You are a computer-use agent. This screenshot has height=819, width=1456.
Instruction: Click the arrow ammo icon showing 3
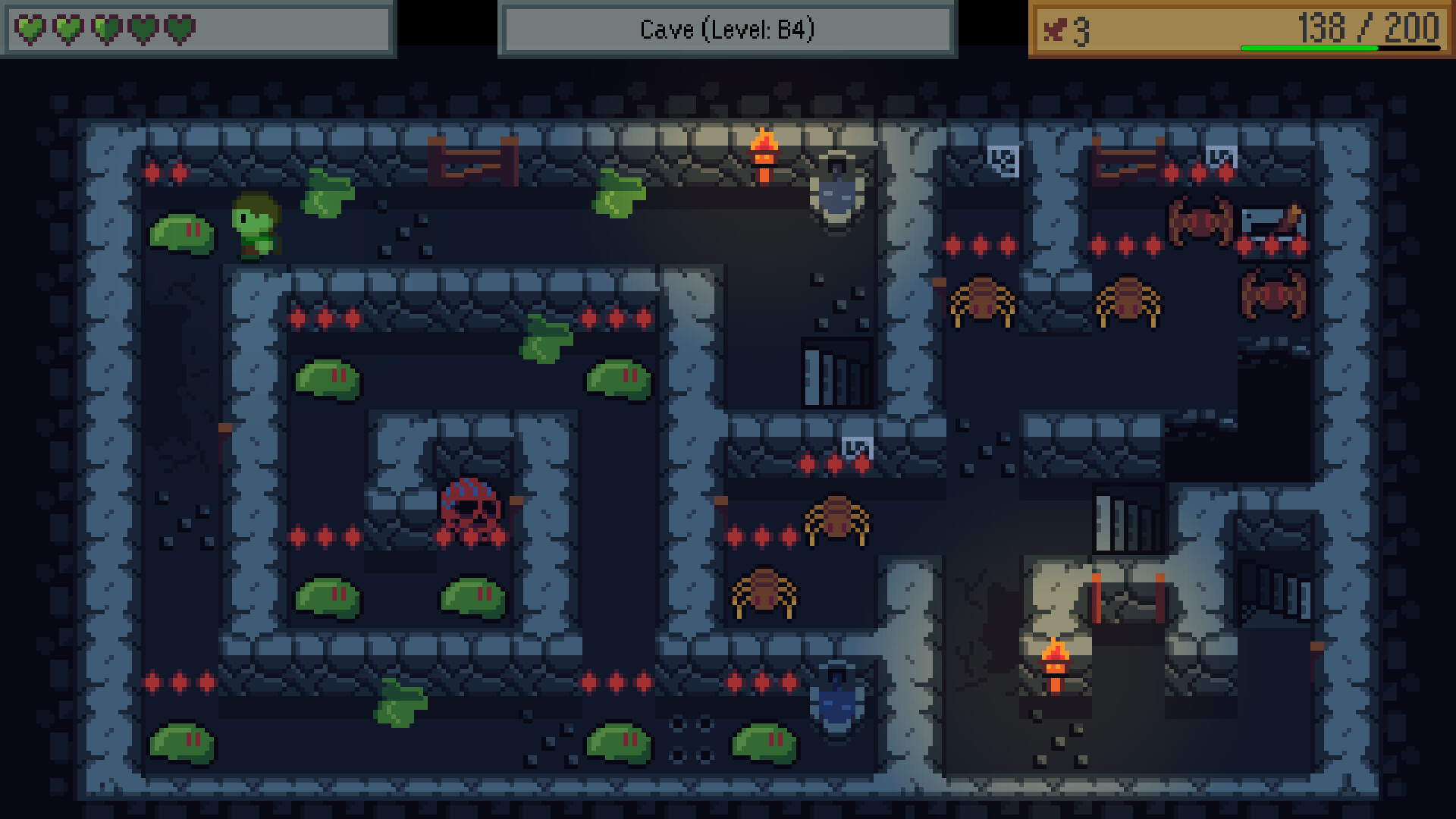(1056, 30)
